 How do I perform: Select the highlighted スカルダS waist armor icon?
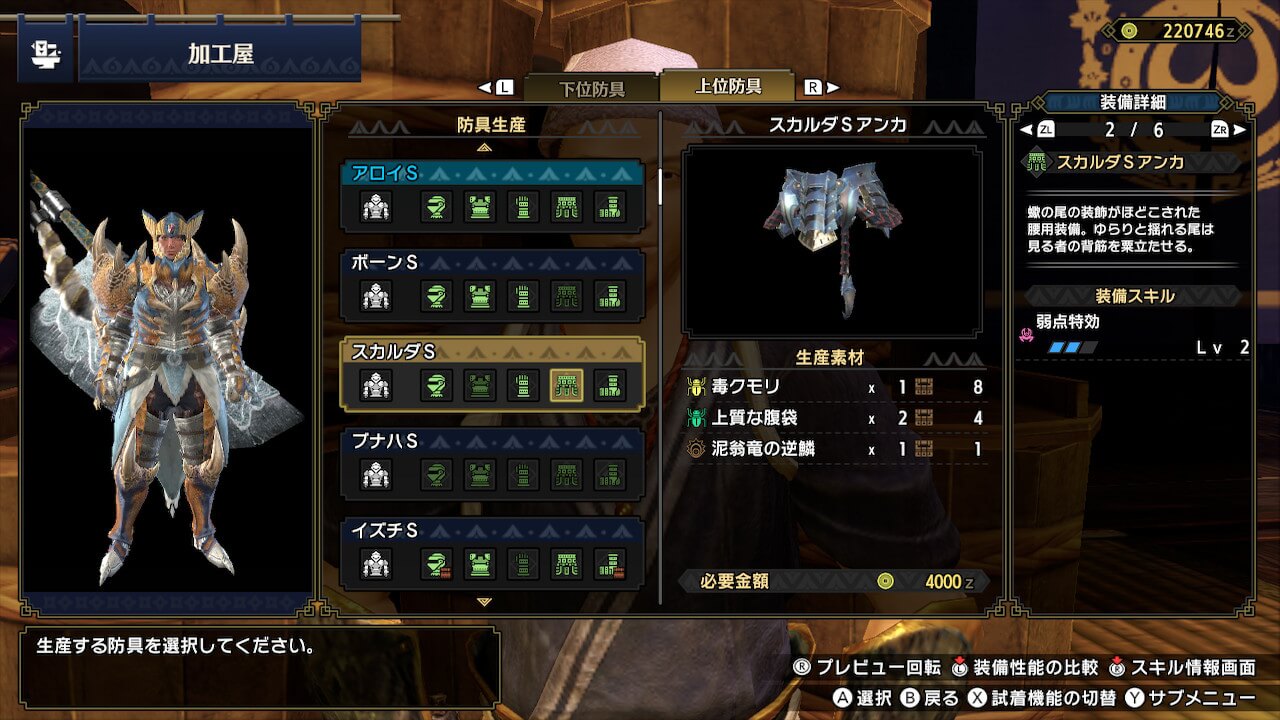(566, 385)
